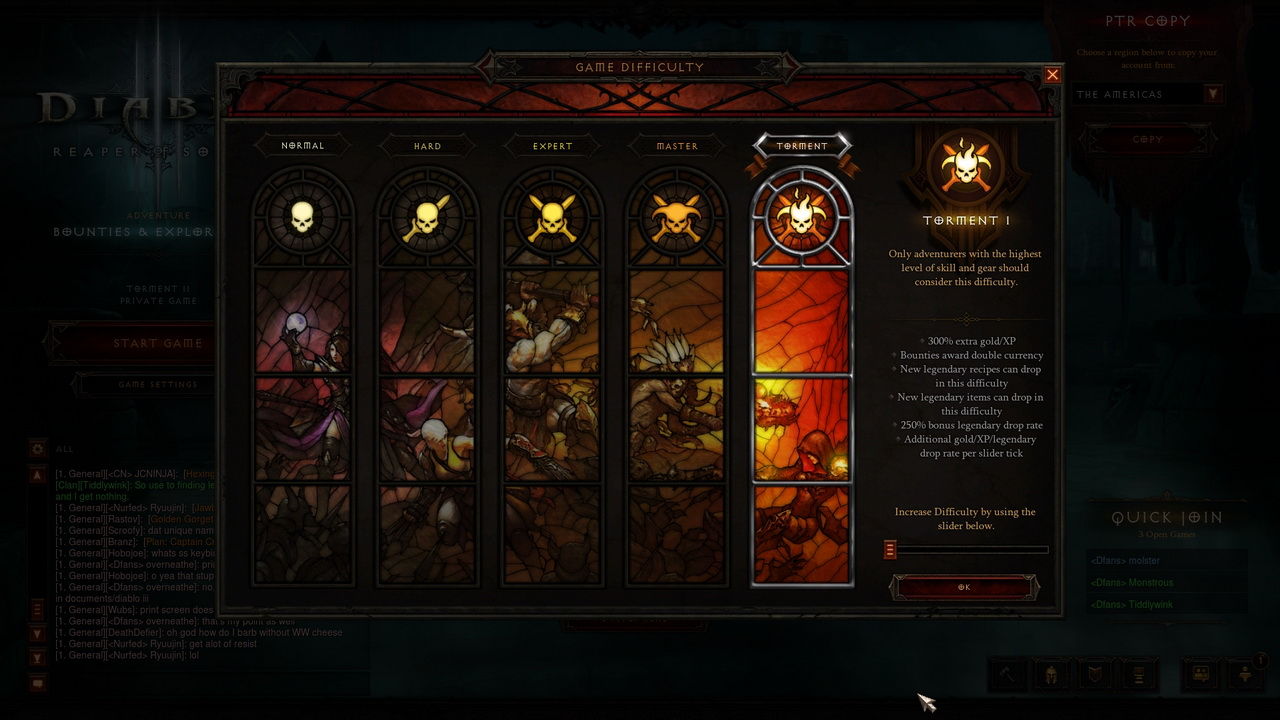Viewport: 1280px width, 720px height.
Task: Pick the Master difficulty
Action: (x=677, y=146)
